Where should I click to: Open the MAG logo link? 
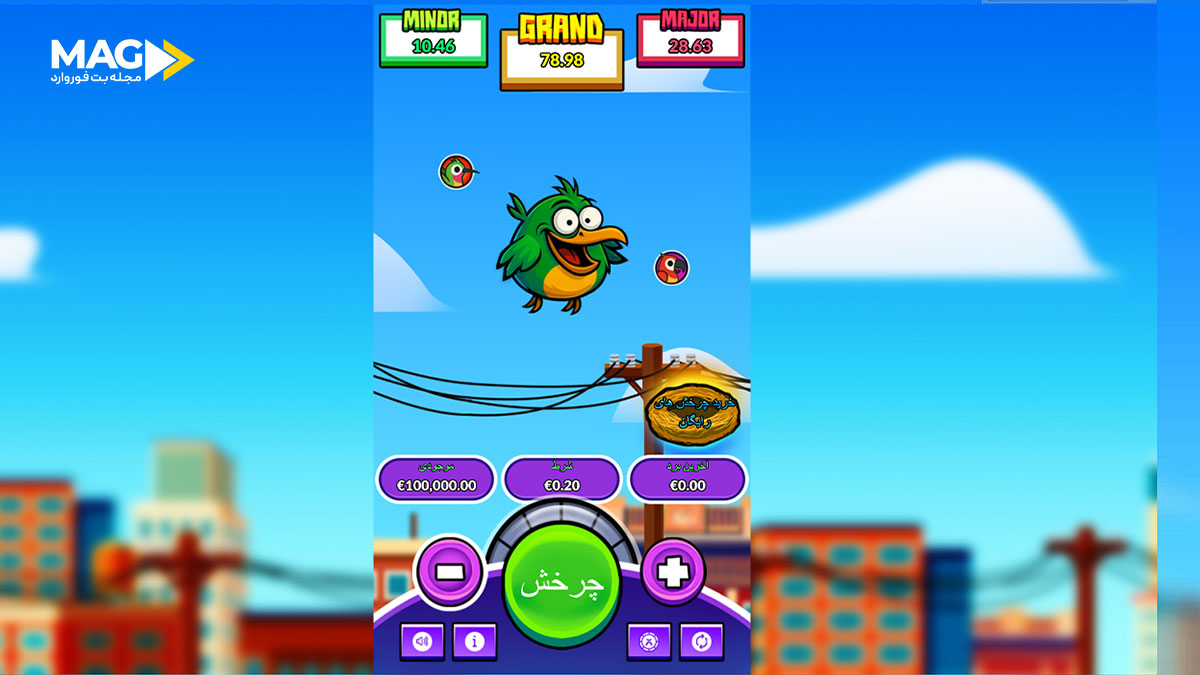(x=121, y=61)
